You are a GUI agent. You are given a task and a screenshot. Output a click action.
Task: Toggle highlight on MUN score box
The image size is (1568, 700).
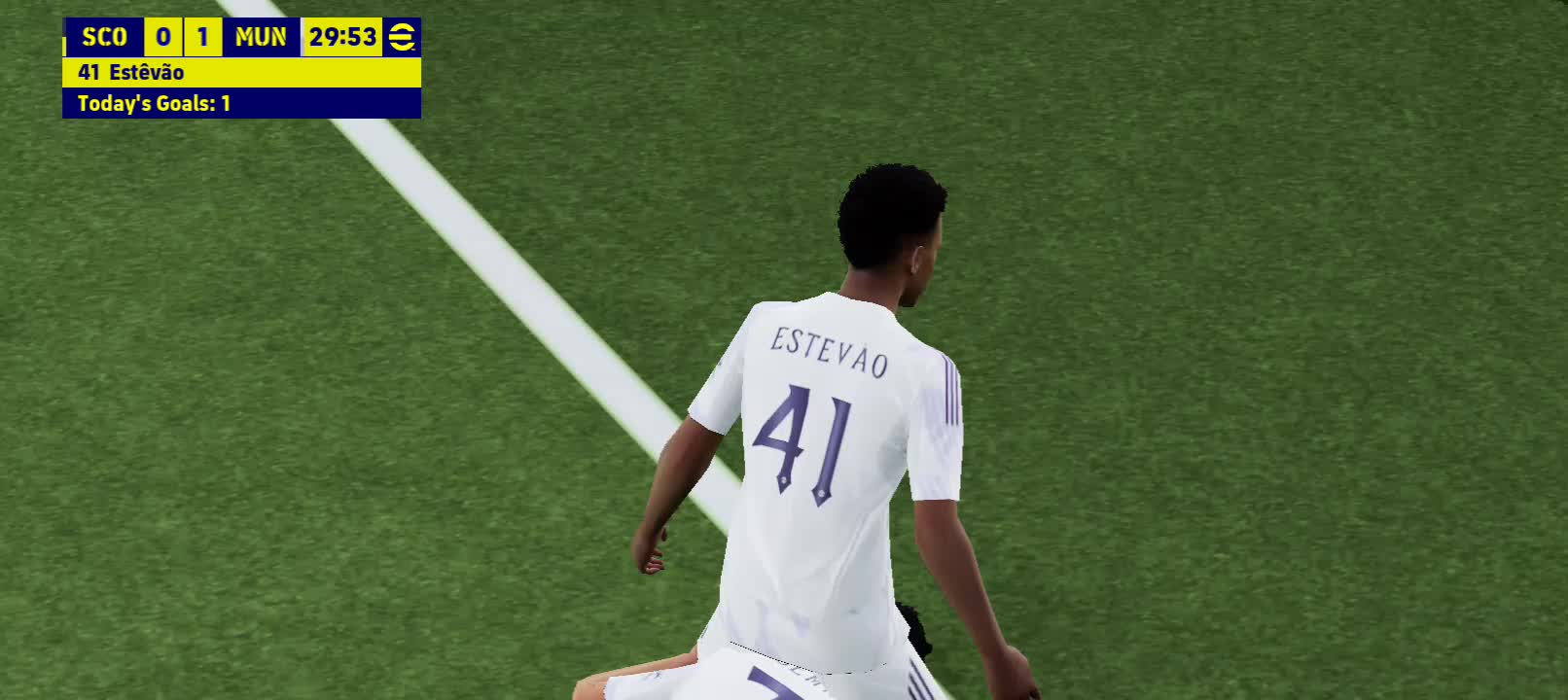[200, 37]
